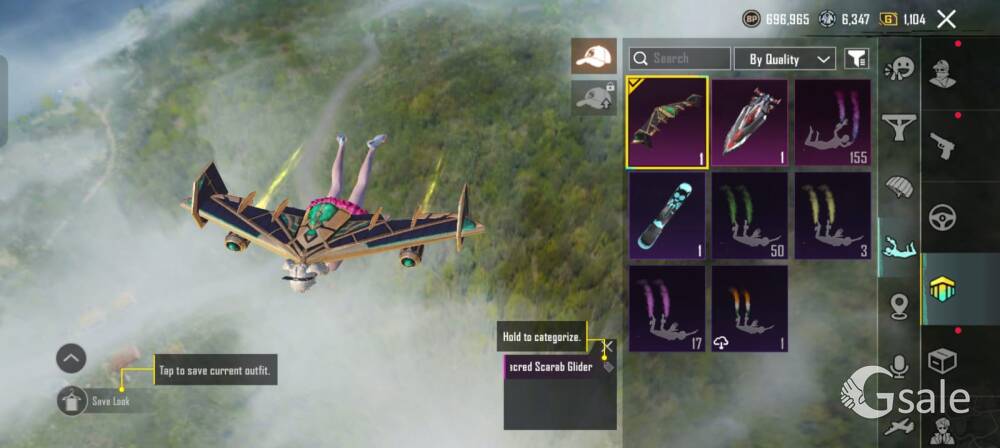Screen dimensions: 1000x448
Task: Select the red and silver speedboat item
Action: click(750, 122)
